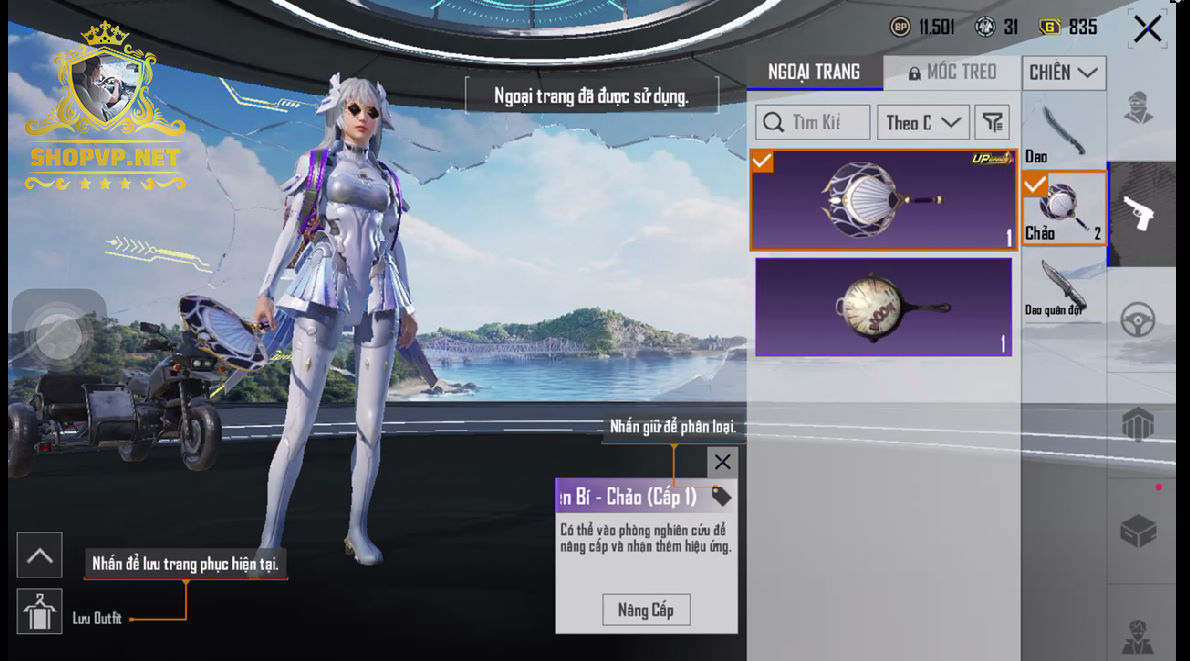Image resolution: width=1190 pixels, height=661 pixels.
Task: Open the box crate category
Action: pos(1140,530)
